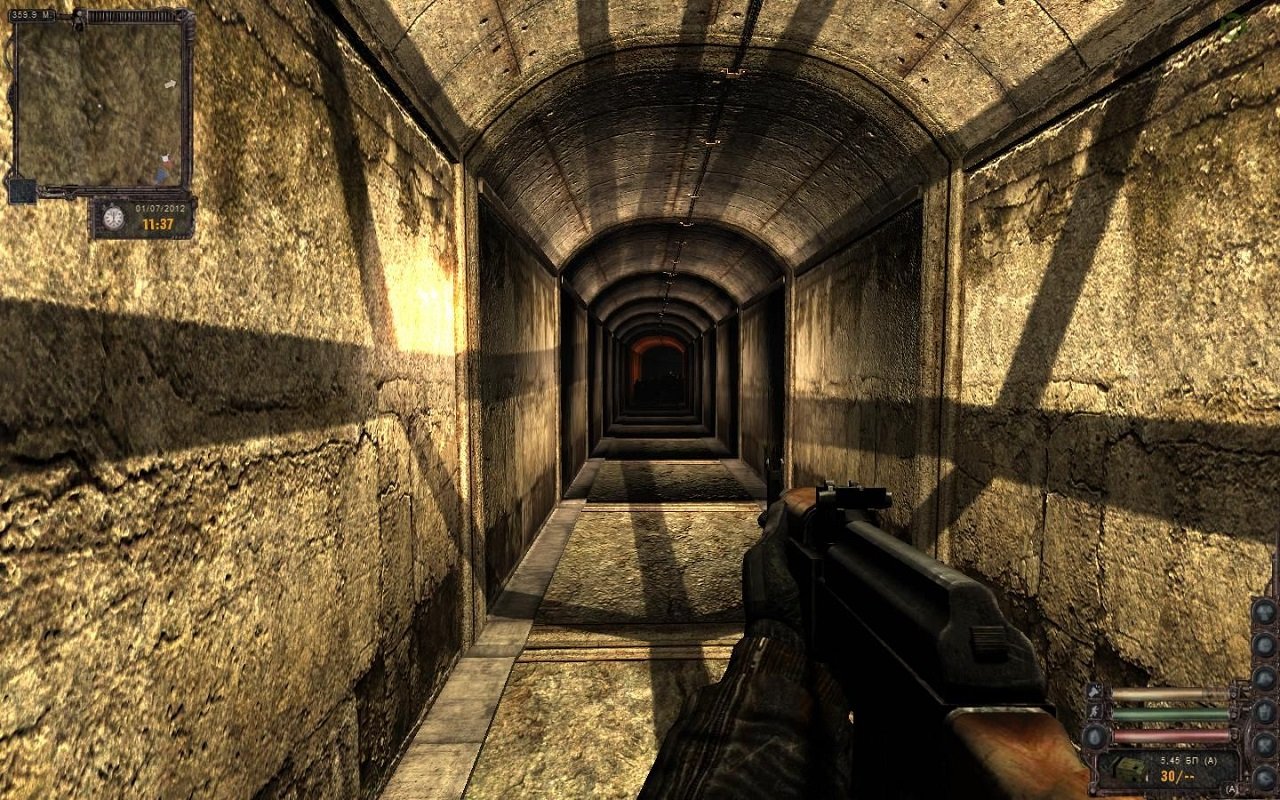
Task: Select the white arrow marker on minimap
Action: click(x=171, y=83)
